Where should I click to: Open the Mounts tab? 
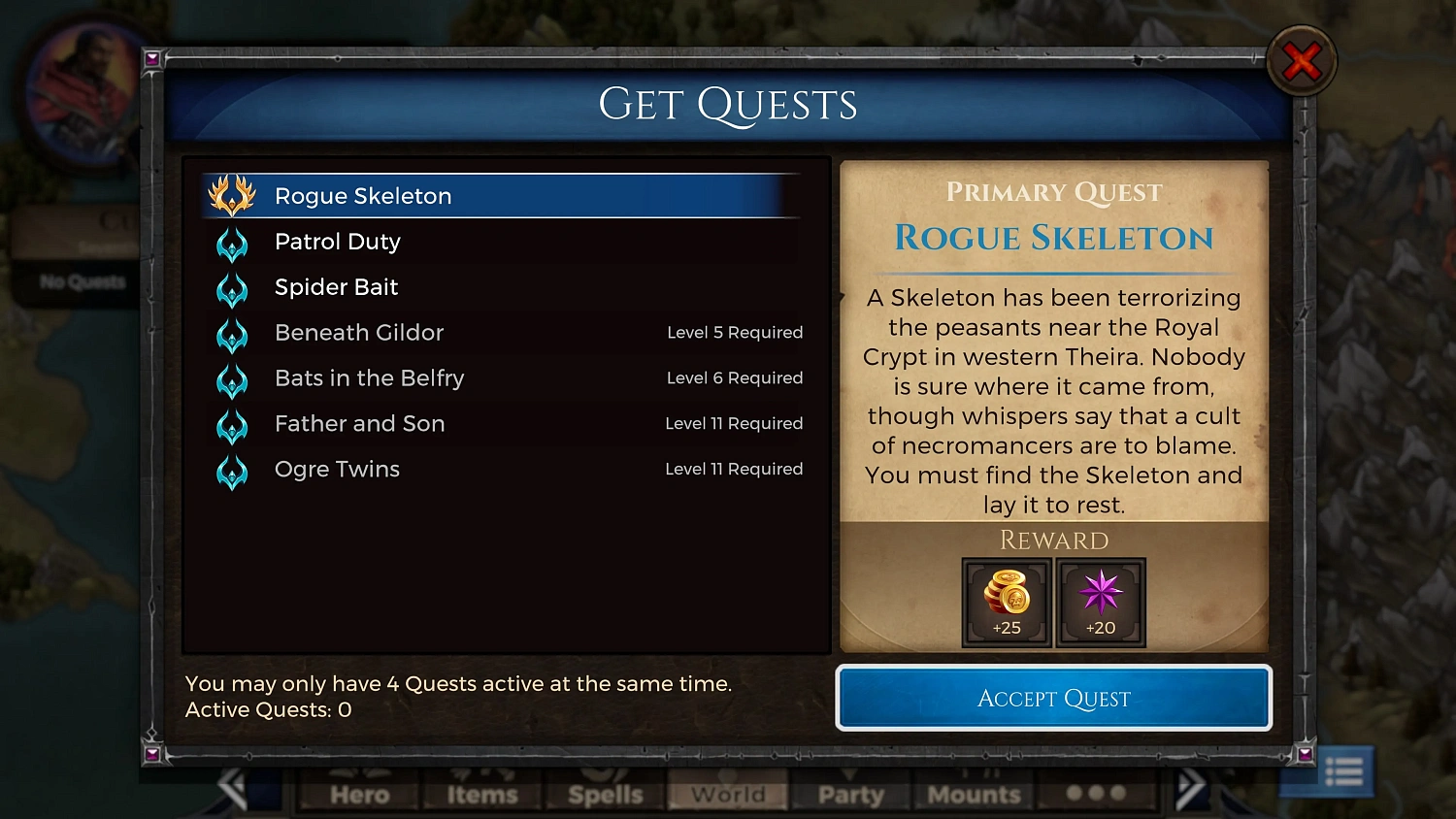pos(974,796)
